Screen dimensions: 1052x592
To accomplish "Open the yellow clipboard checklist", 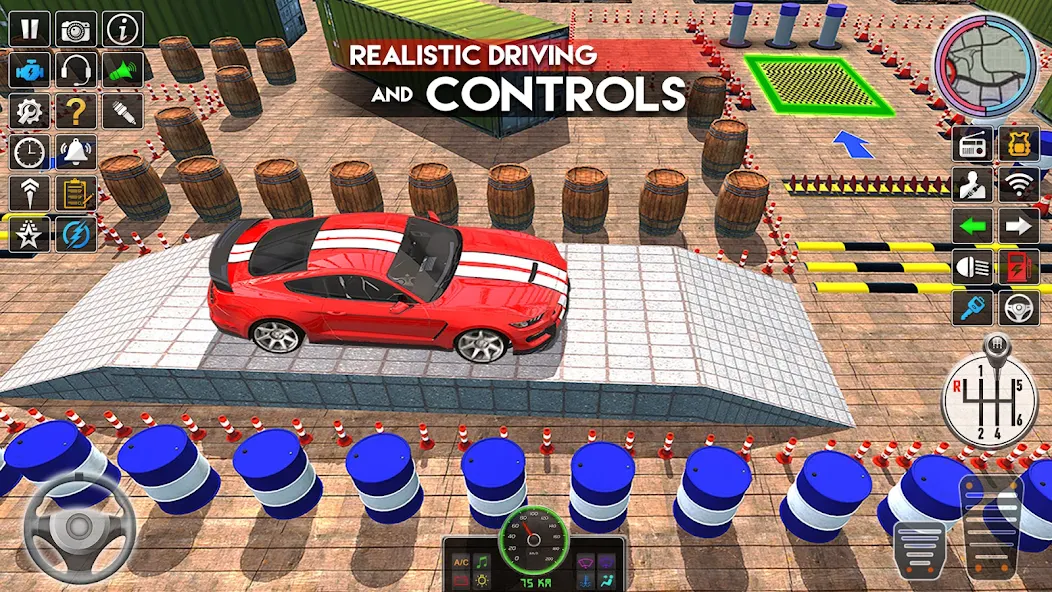I will (76, 193).
